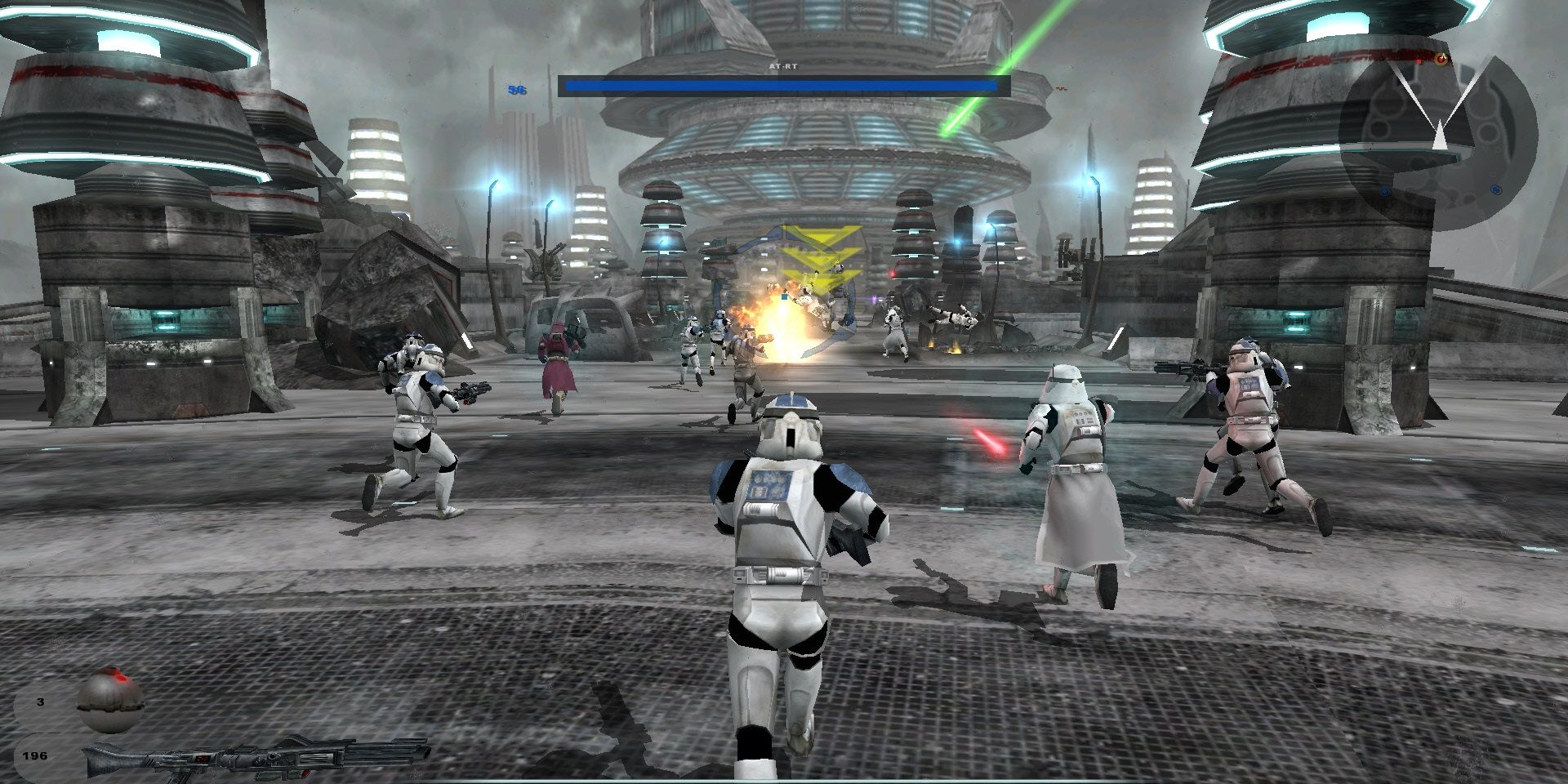Image resolution: width=1568 pixels, height=784 pixels.
Task: Click the small red square marker above the minimap
Action: (x=1419, y=61)
